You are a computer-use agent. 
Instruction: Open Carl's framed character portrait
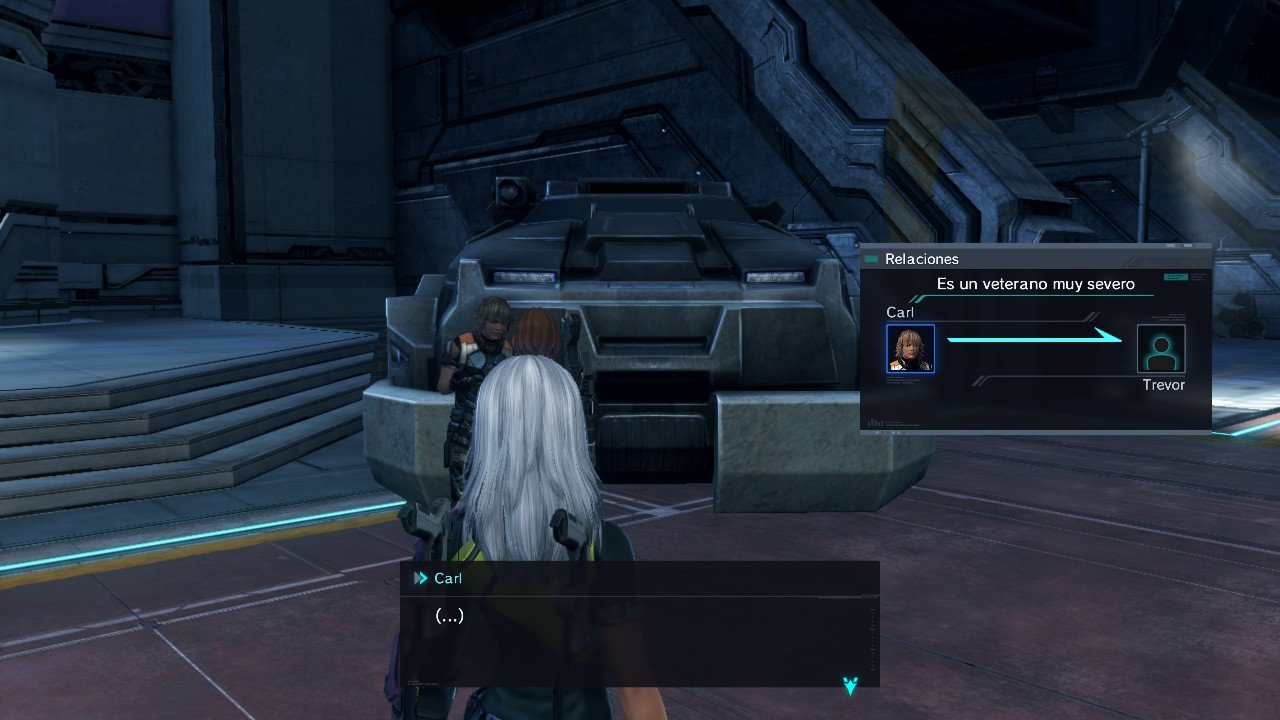[x=911, y=348]
